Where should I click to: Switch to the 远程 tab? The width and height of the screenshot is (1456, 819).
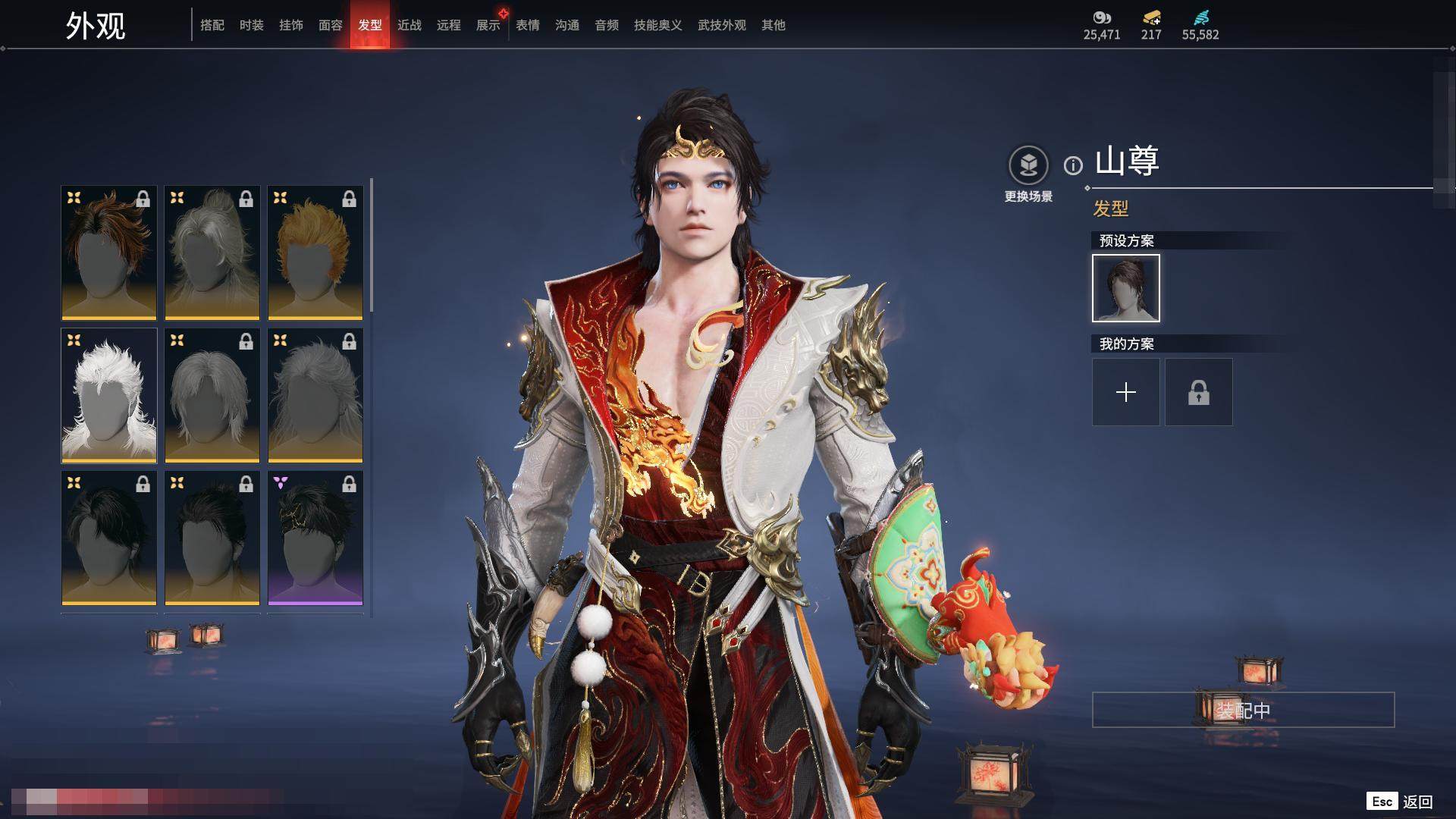point(449,25)
